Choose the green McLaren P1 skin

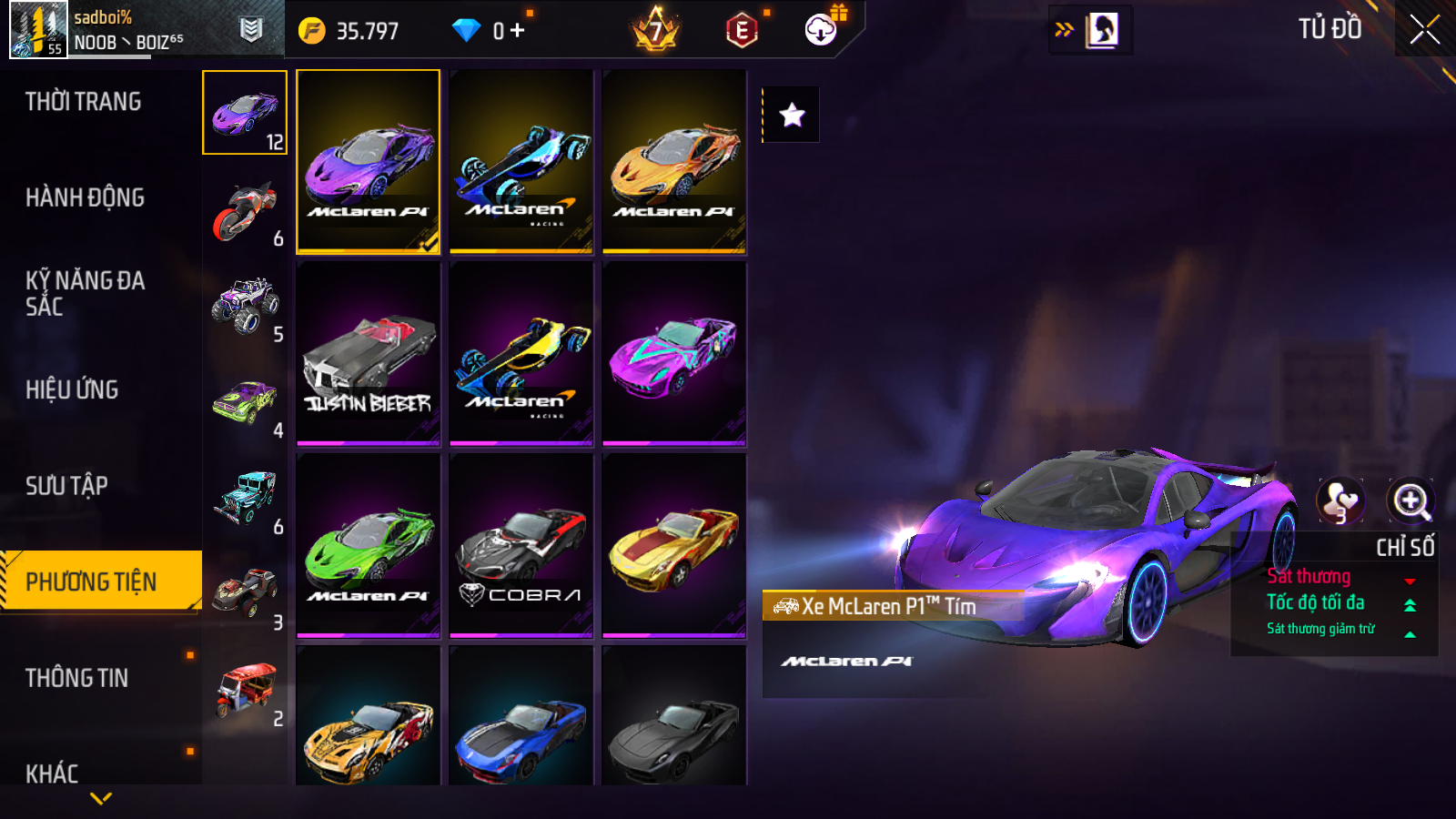369,545
